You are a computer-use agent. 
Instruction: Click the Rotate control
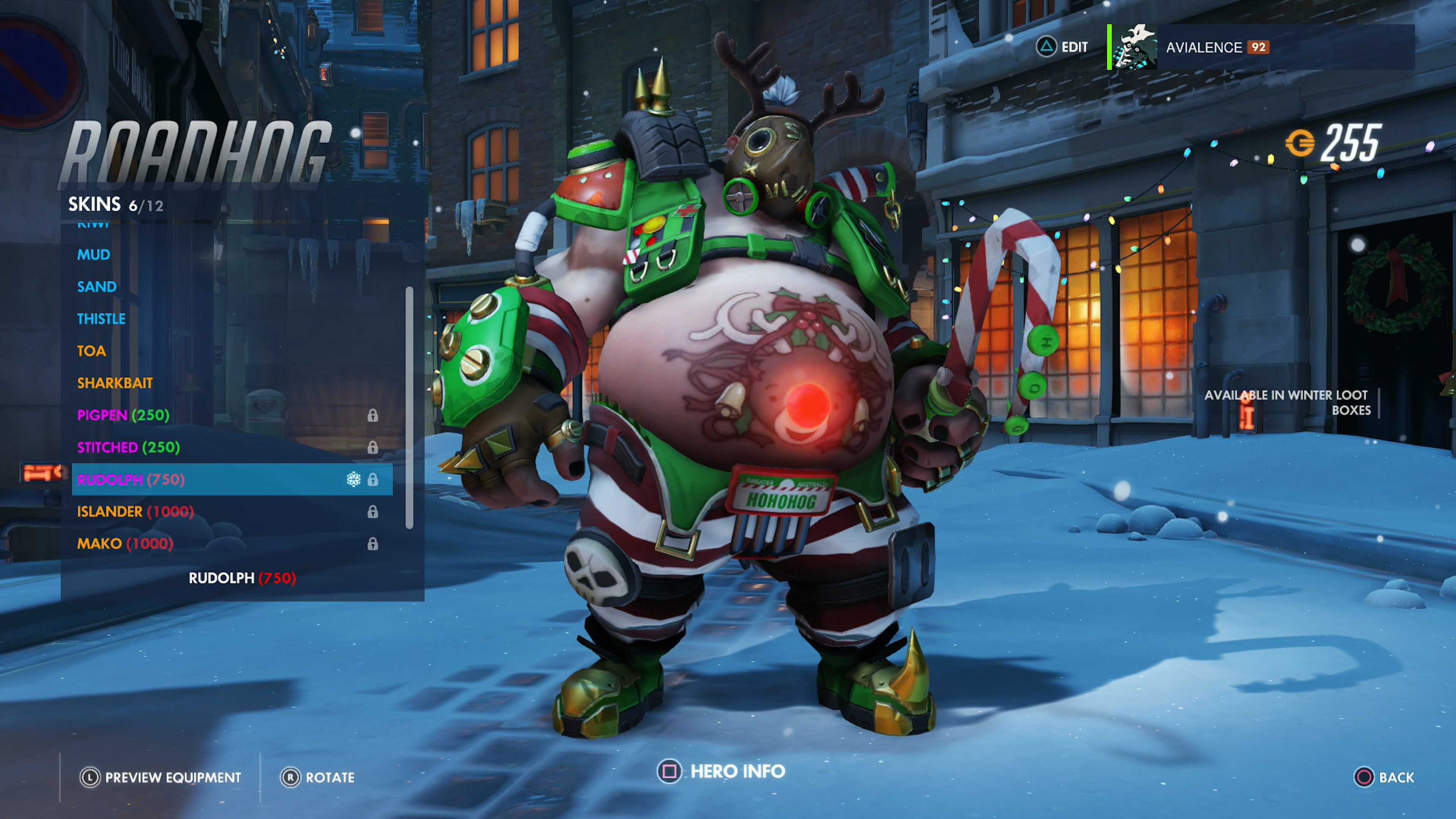tap(330, 778)
